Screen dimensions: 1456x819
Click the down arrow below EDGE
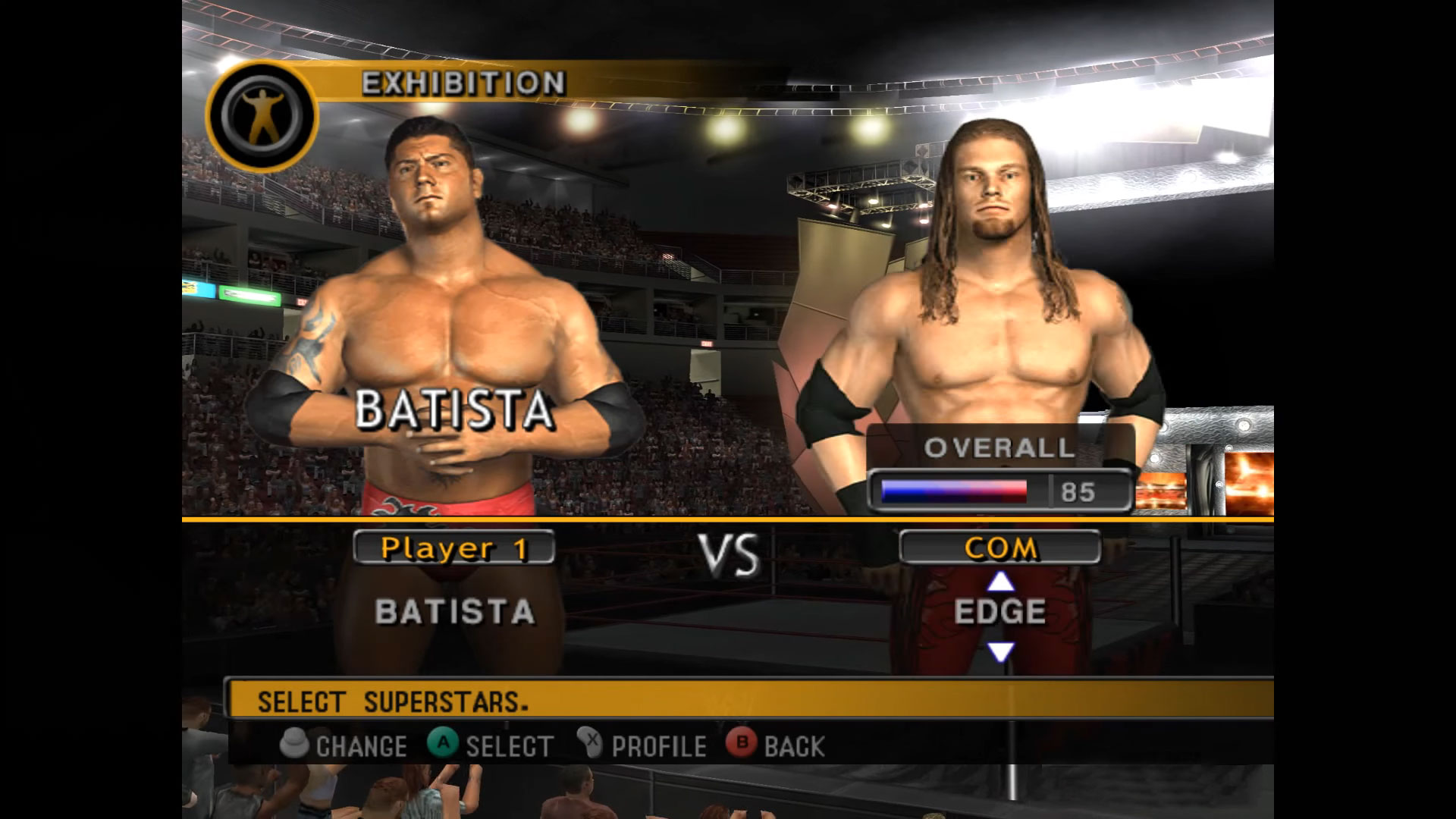point(1000,651)
